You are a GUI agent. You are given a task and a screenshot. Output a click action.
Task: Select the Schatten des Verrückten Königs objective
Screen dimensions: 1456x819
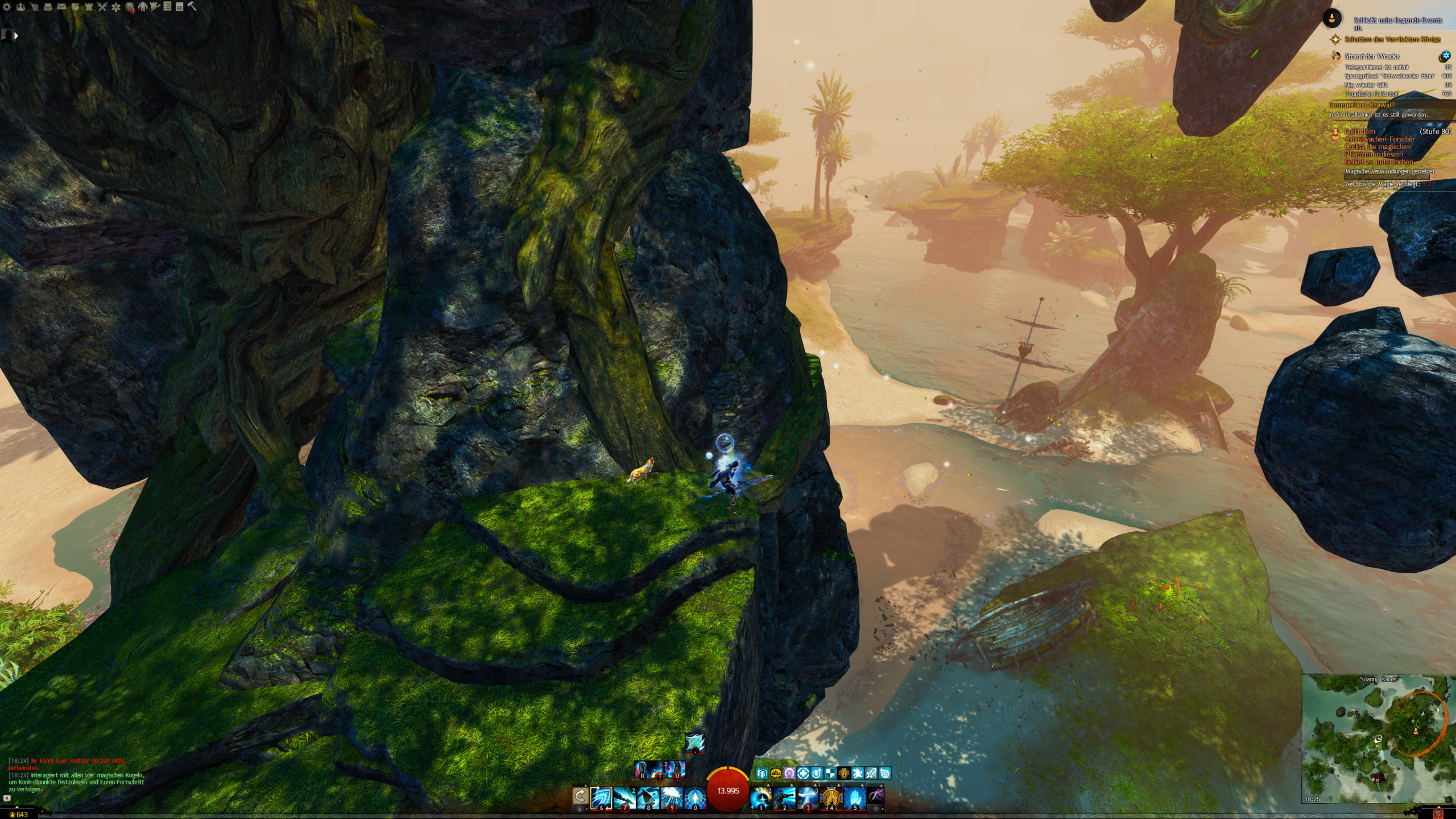[1392, 39]
